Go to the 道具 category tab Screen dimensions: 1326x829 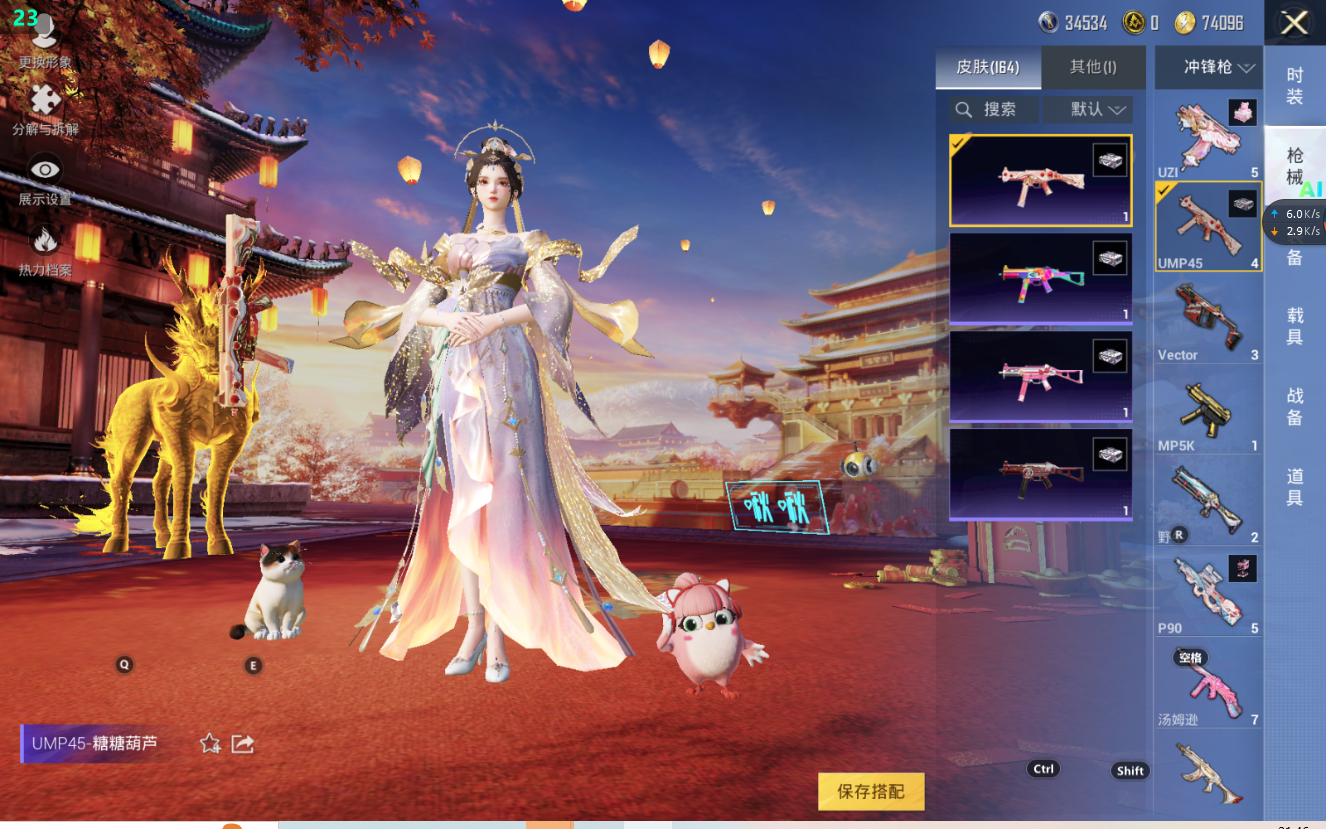coord(1295,487)
